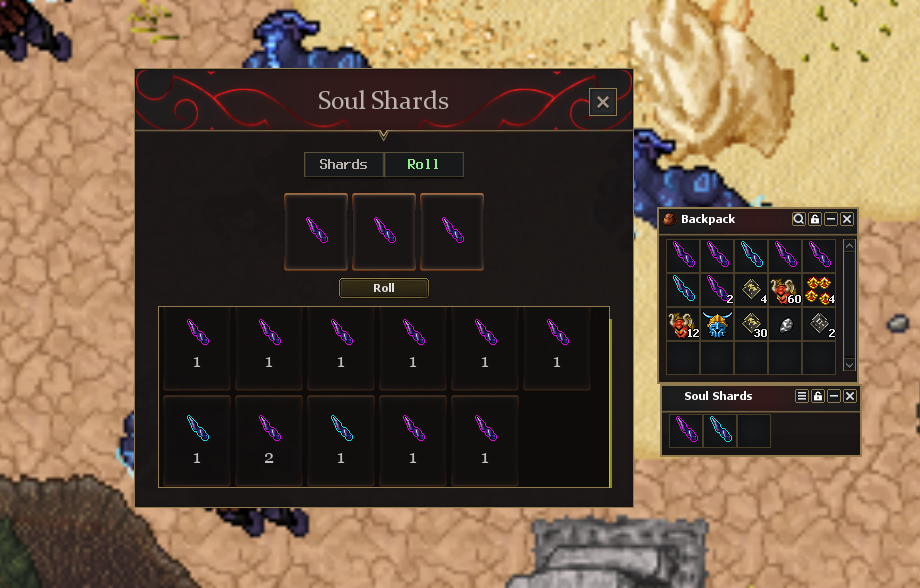Close the small Soul Shards container
Screen dimensions: 920x588
[850, 397]
